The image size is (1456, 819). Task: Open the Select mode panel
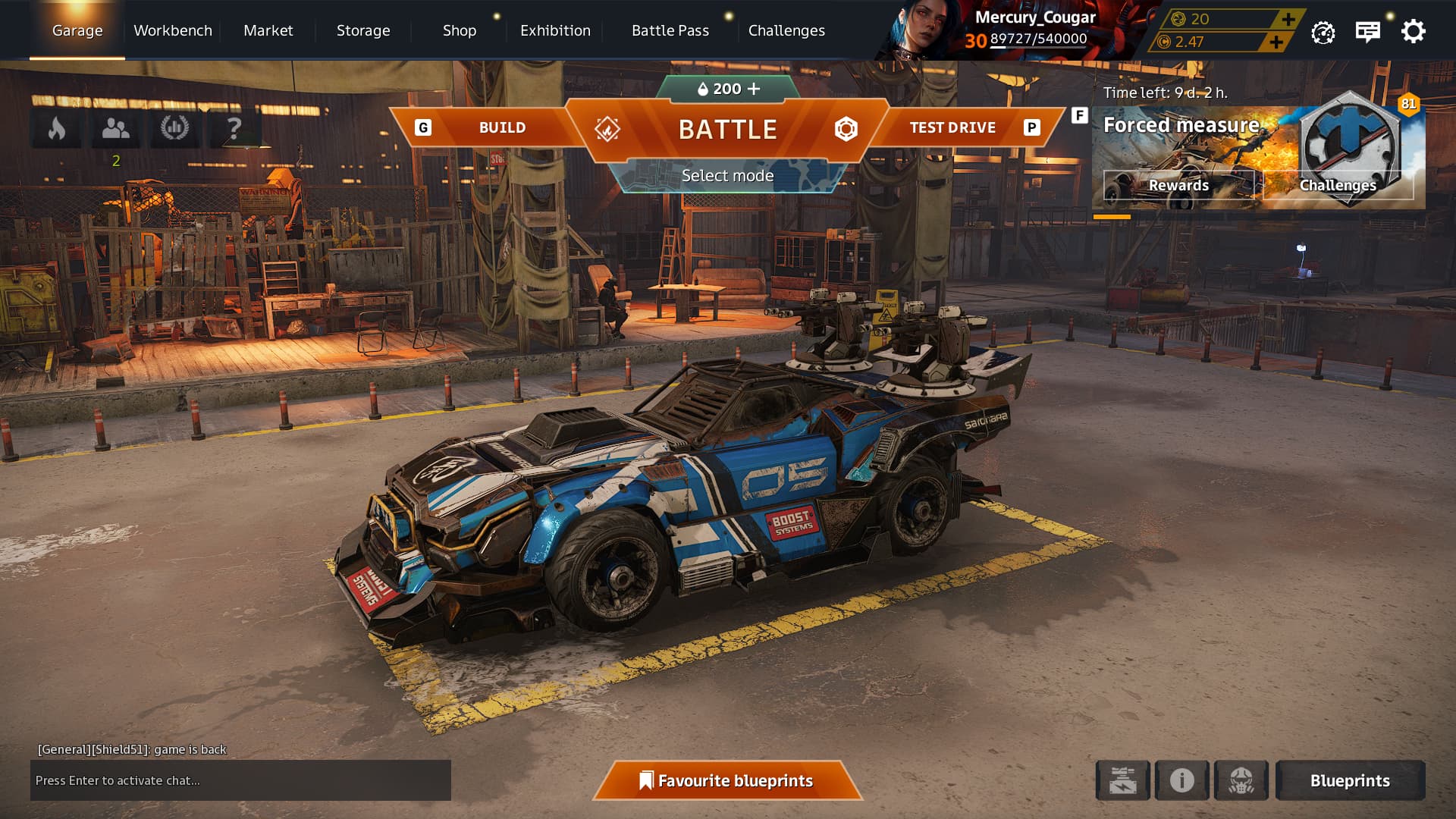[x=727, y=176]
